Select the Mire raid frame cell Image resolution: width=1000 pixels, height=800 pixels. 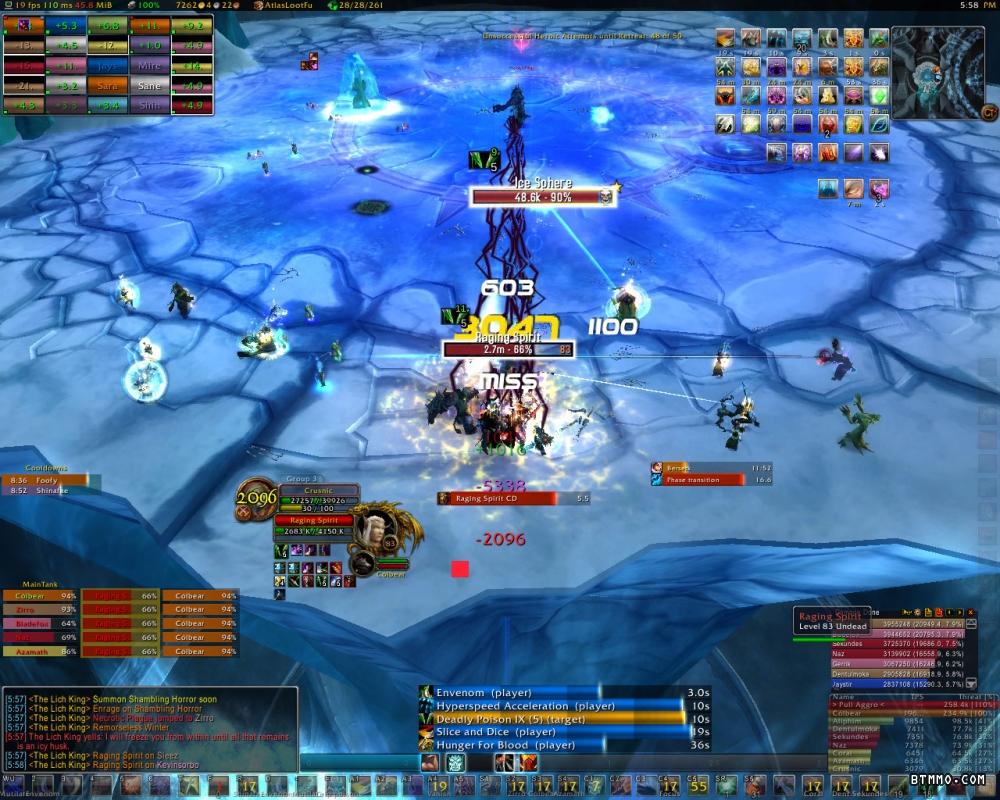[148, 66]
